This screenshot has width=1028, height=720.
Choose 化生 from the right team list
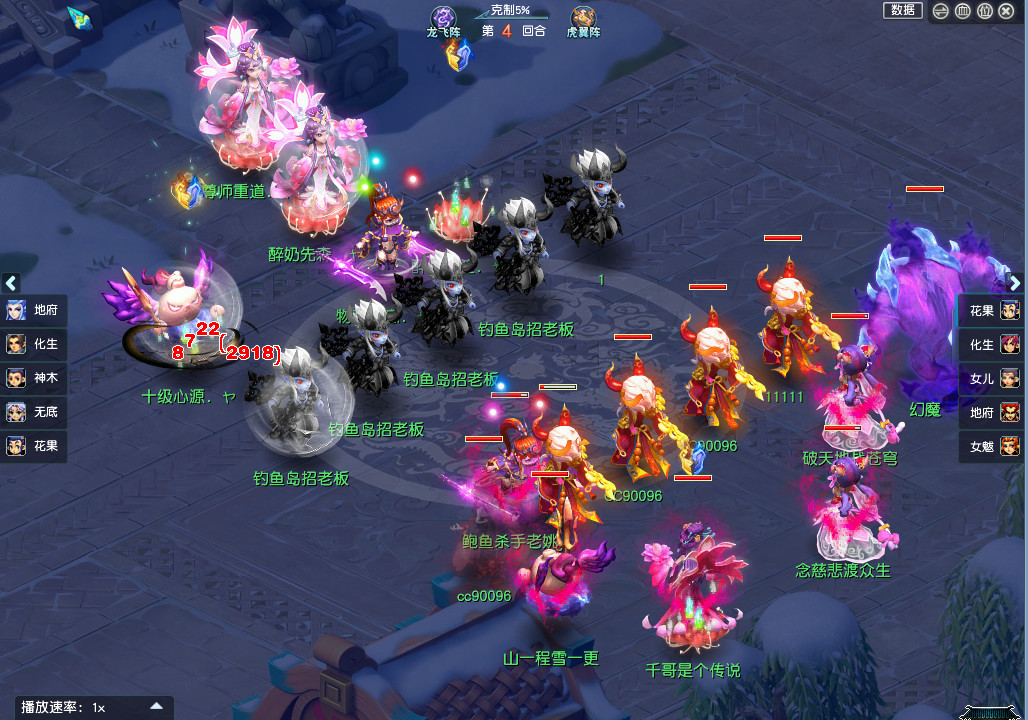pyautogui.click(x=992, y=344)
